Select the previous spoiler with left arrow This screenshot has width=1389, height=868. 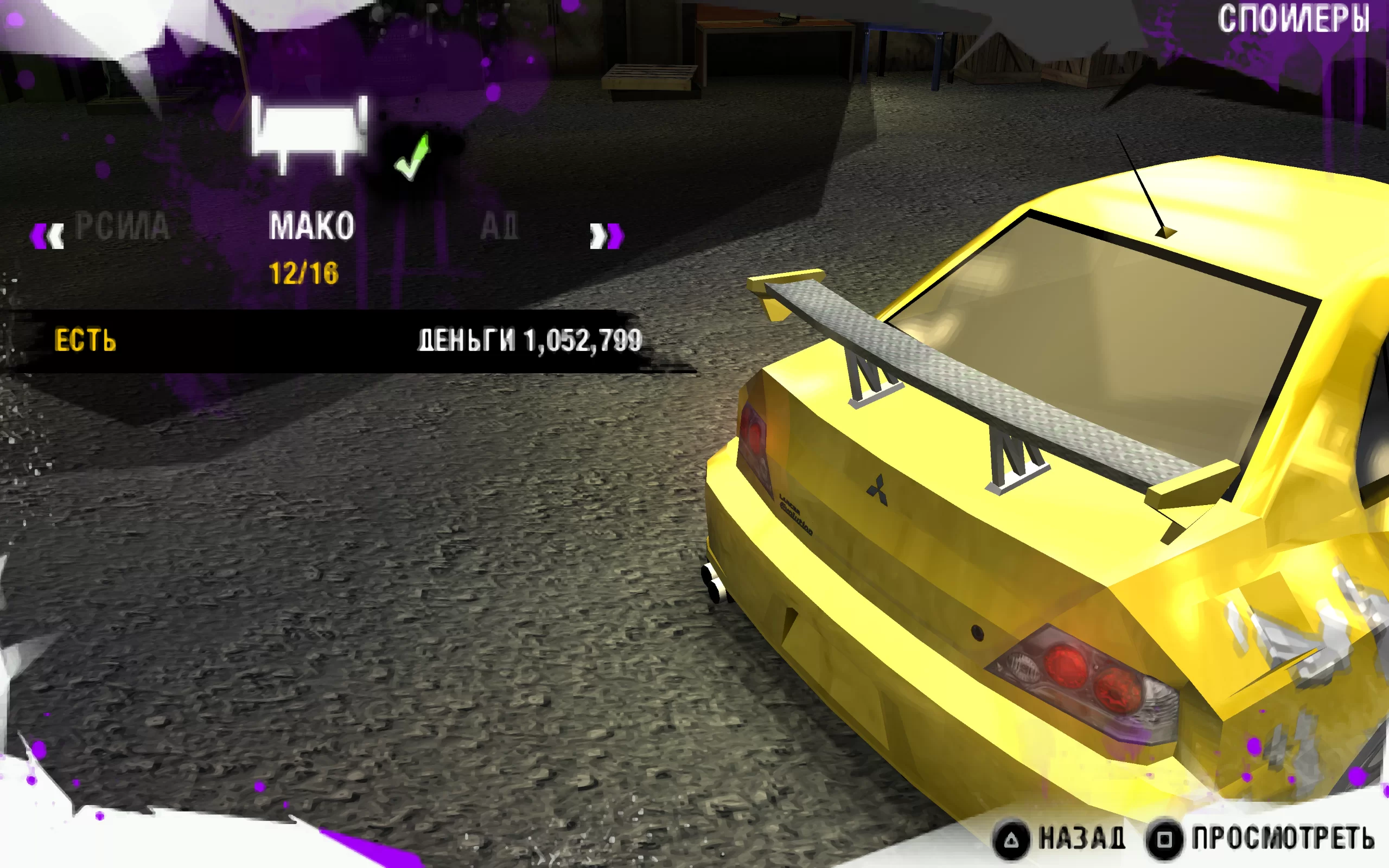47,236
